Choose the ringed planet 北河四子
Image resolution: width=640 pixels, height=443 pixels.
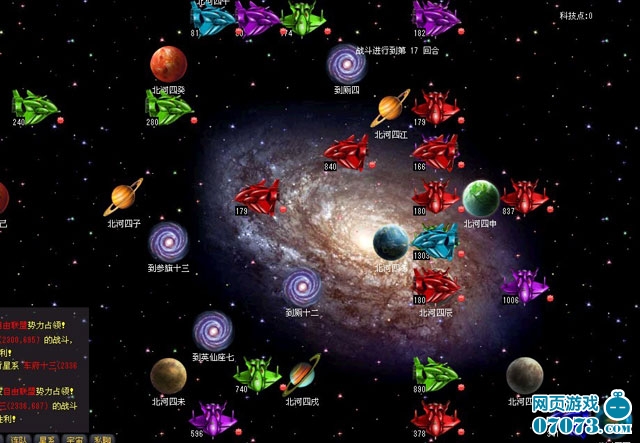pyautogui.click(x=126, y=197)
